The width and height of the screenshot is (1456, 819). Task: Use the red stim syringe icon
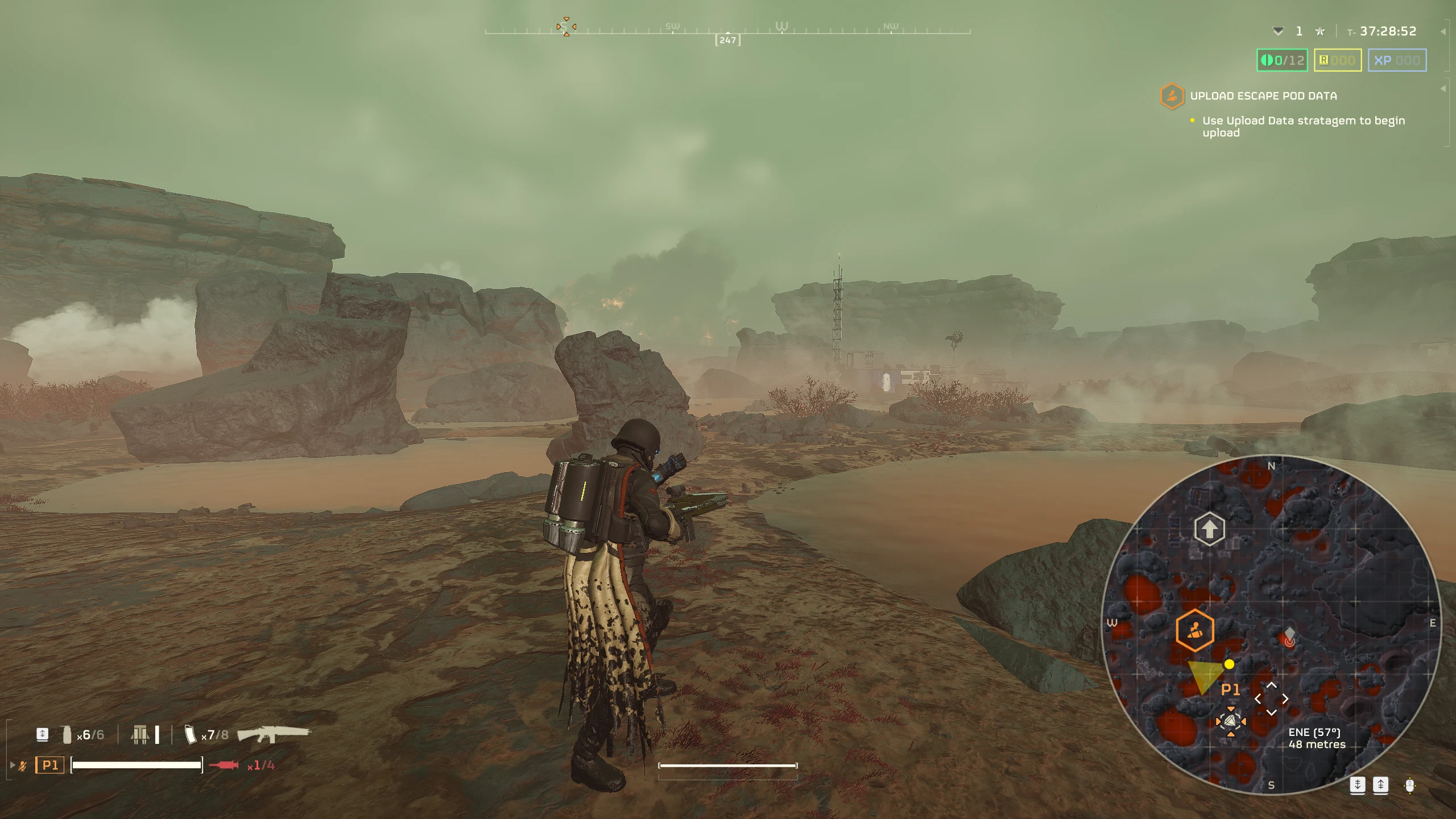click(x=224, y=766)
